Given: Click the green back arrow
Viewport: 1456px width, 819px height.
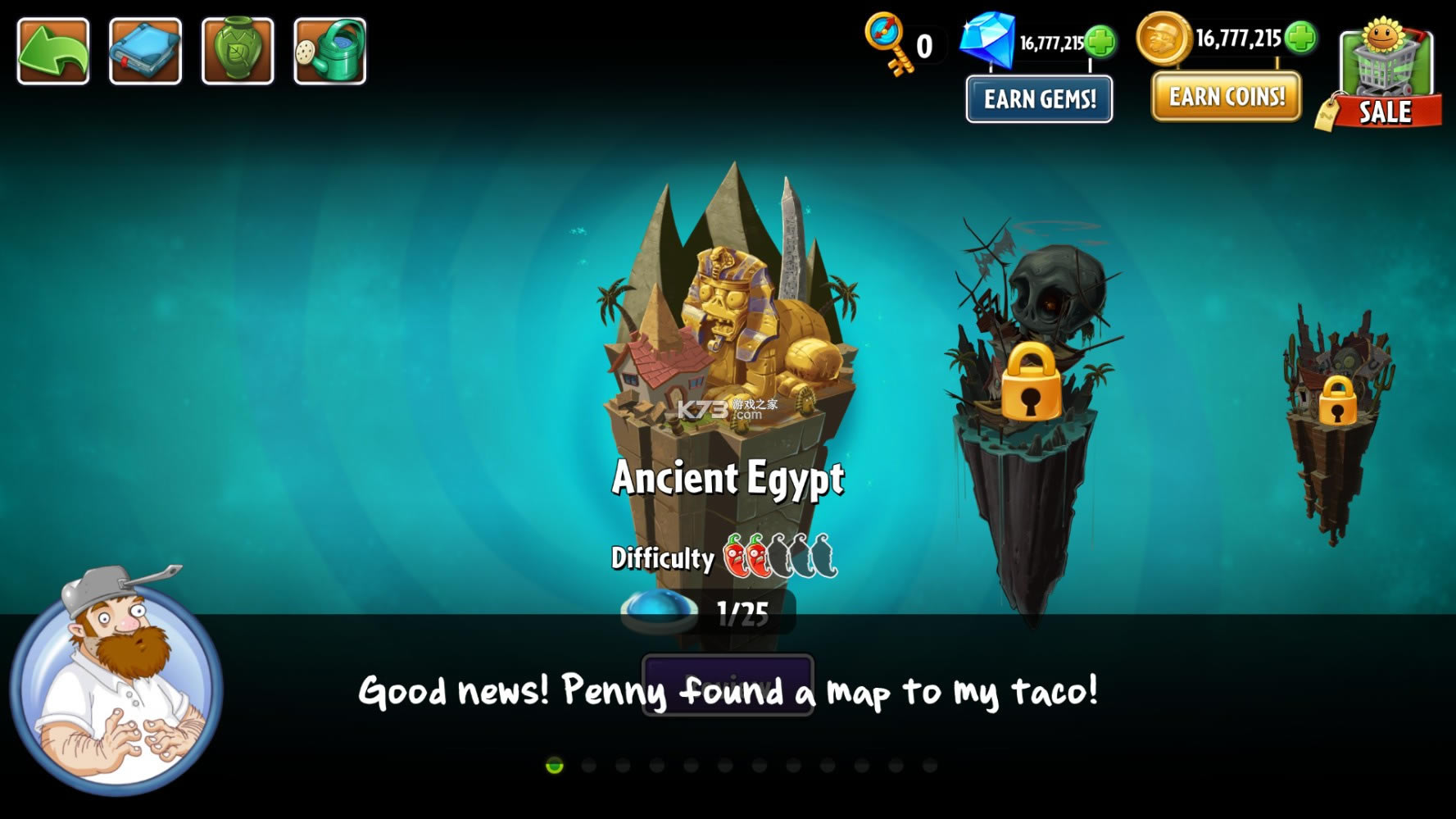Looking at the screenshot, I should click(x=52, y=49).
